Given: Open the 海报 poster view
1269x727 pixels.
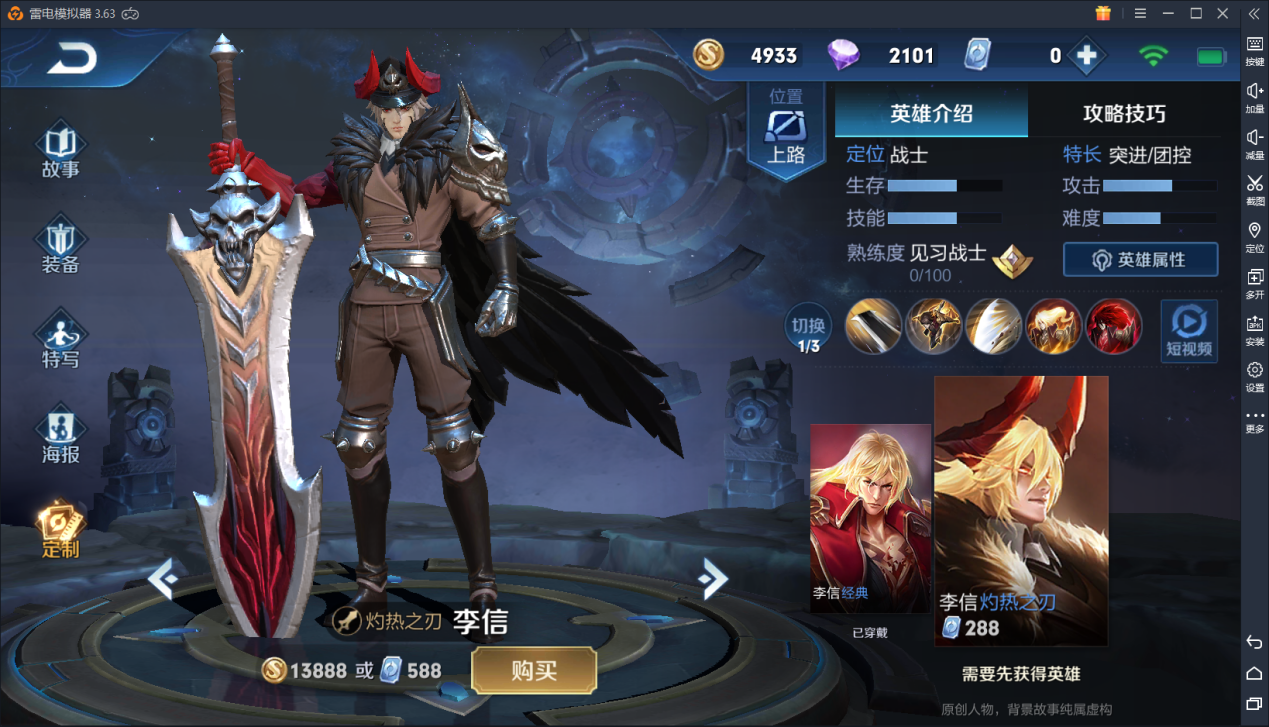Looking at the screenshot, I should click(60, 436).
